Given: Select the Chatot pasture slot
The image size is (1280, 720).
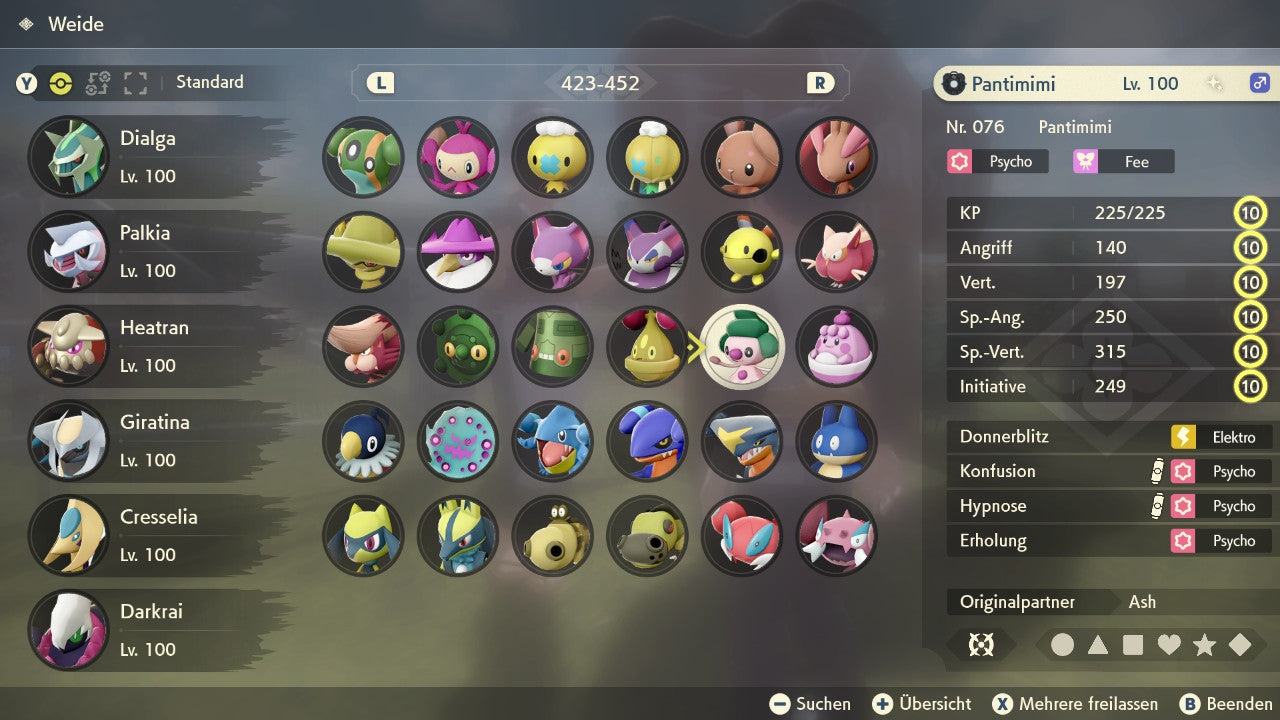Looking at the screenshot, I should coord(363,441).
